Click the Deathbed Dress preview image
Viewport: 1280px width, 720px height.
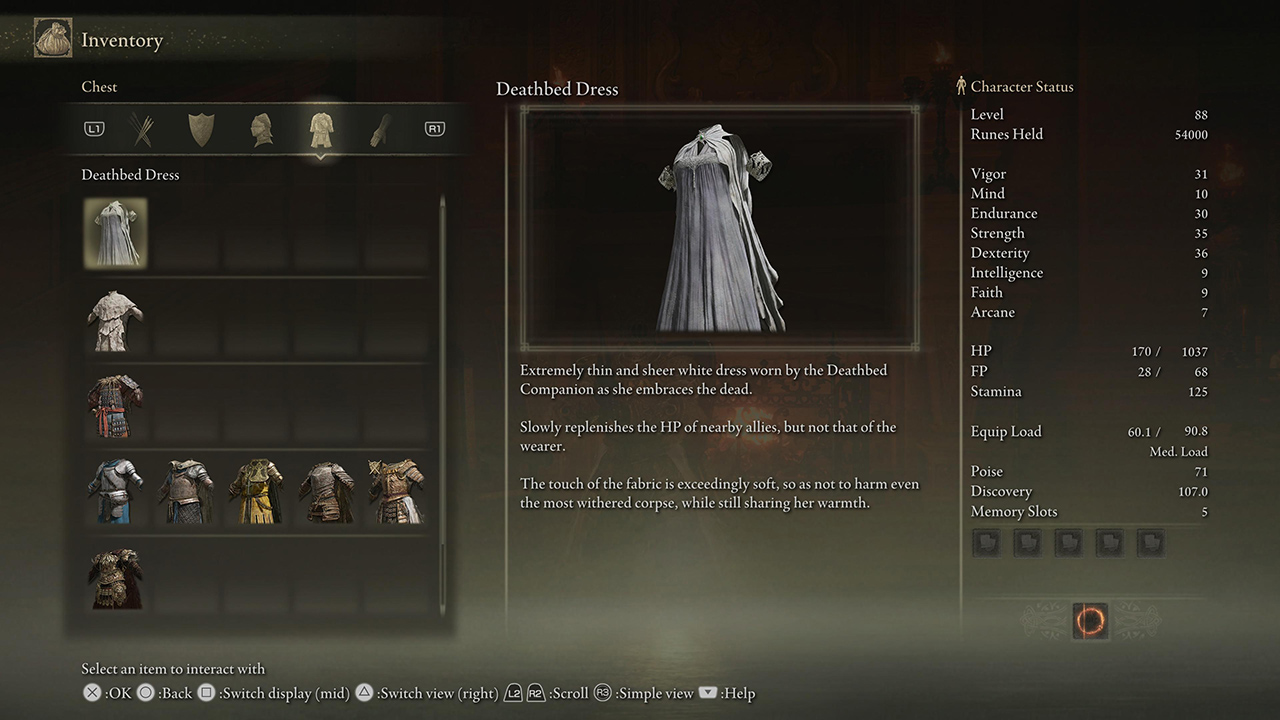(719, 228)
